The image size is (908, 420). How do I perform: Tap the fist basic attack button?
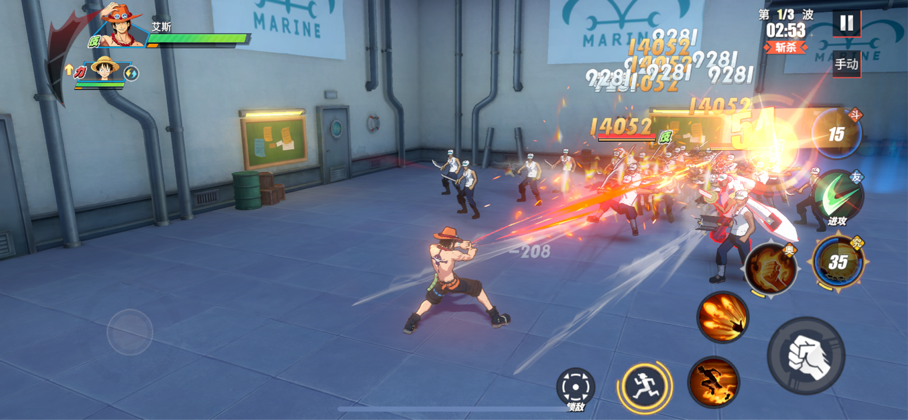click(806, 355)
